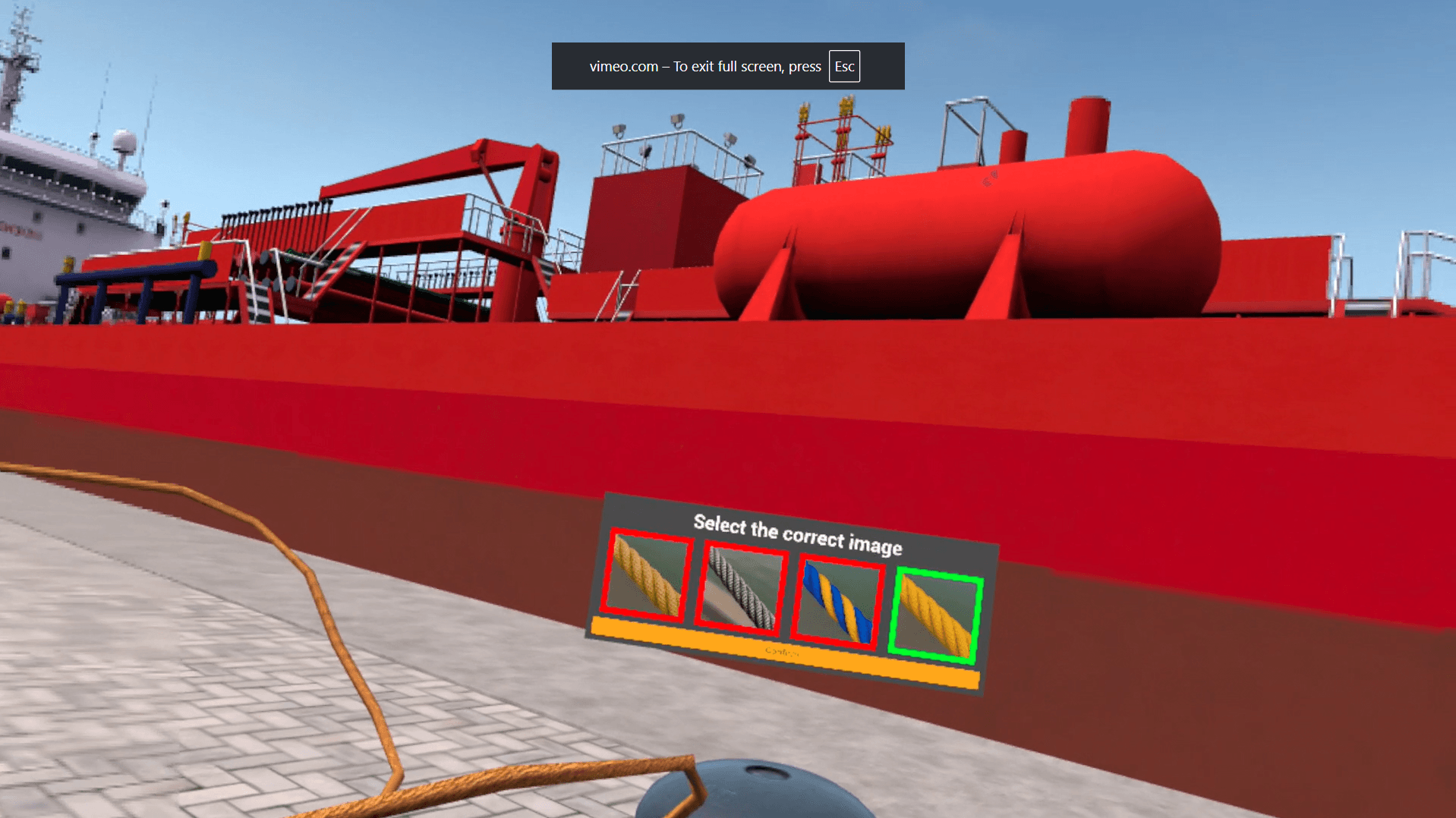This screenshot has height=818, width=1456.
Task: Select the blue and yellow striped rope image
Action: pos(837,599)
